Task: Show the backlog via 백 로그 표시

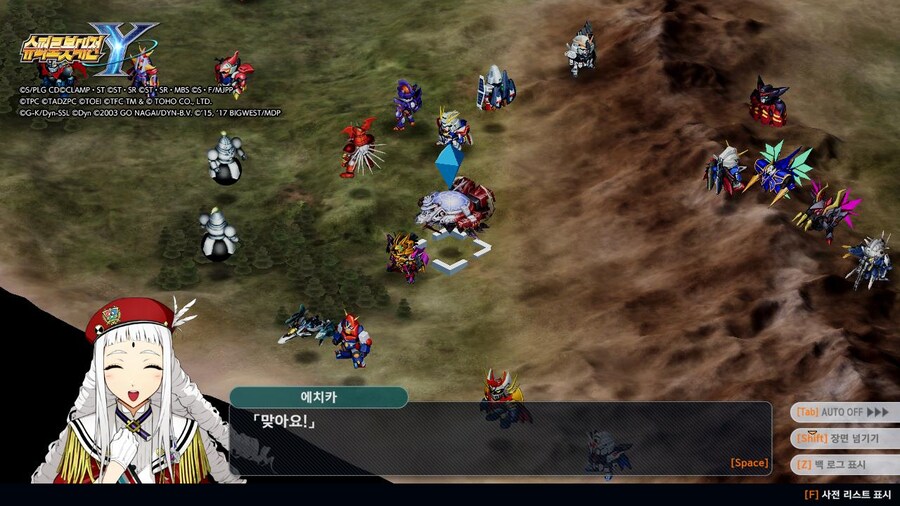Action: point(843,464)
